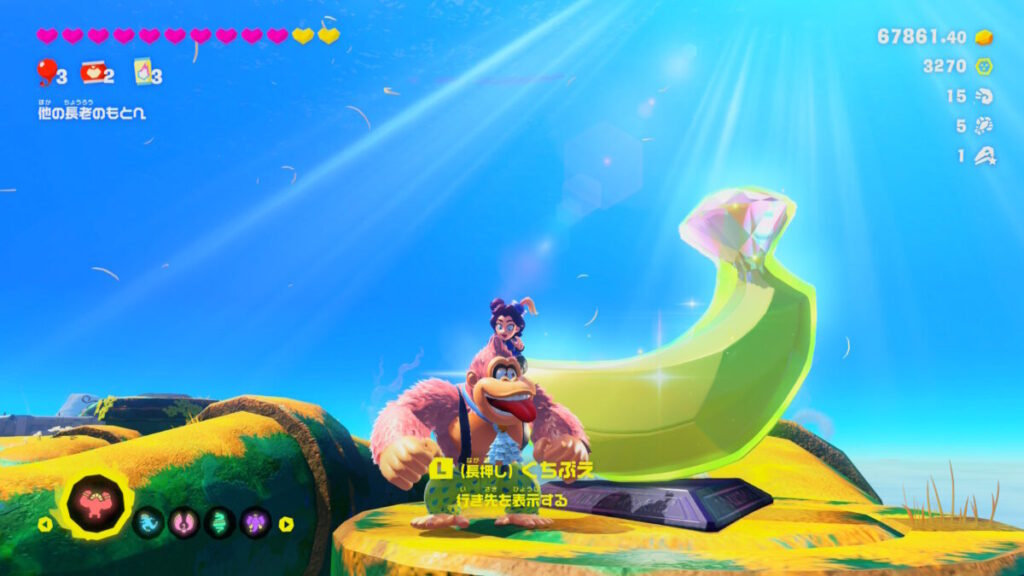The height and width of the screenshot is (576, 1024).
Task: Select the purple Elephant Bananza transformation icon
Action: tap(256, 522)
